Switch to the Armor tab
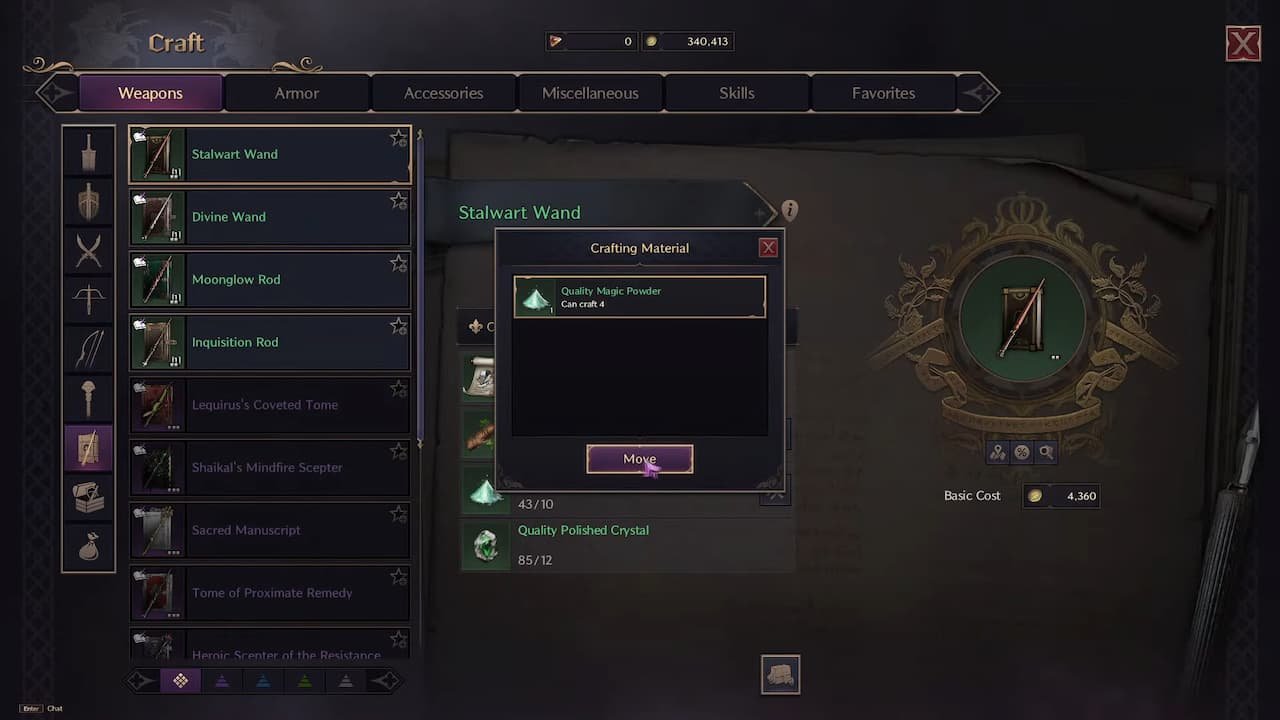 [296, 92]
